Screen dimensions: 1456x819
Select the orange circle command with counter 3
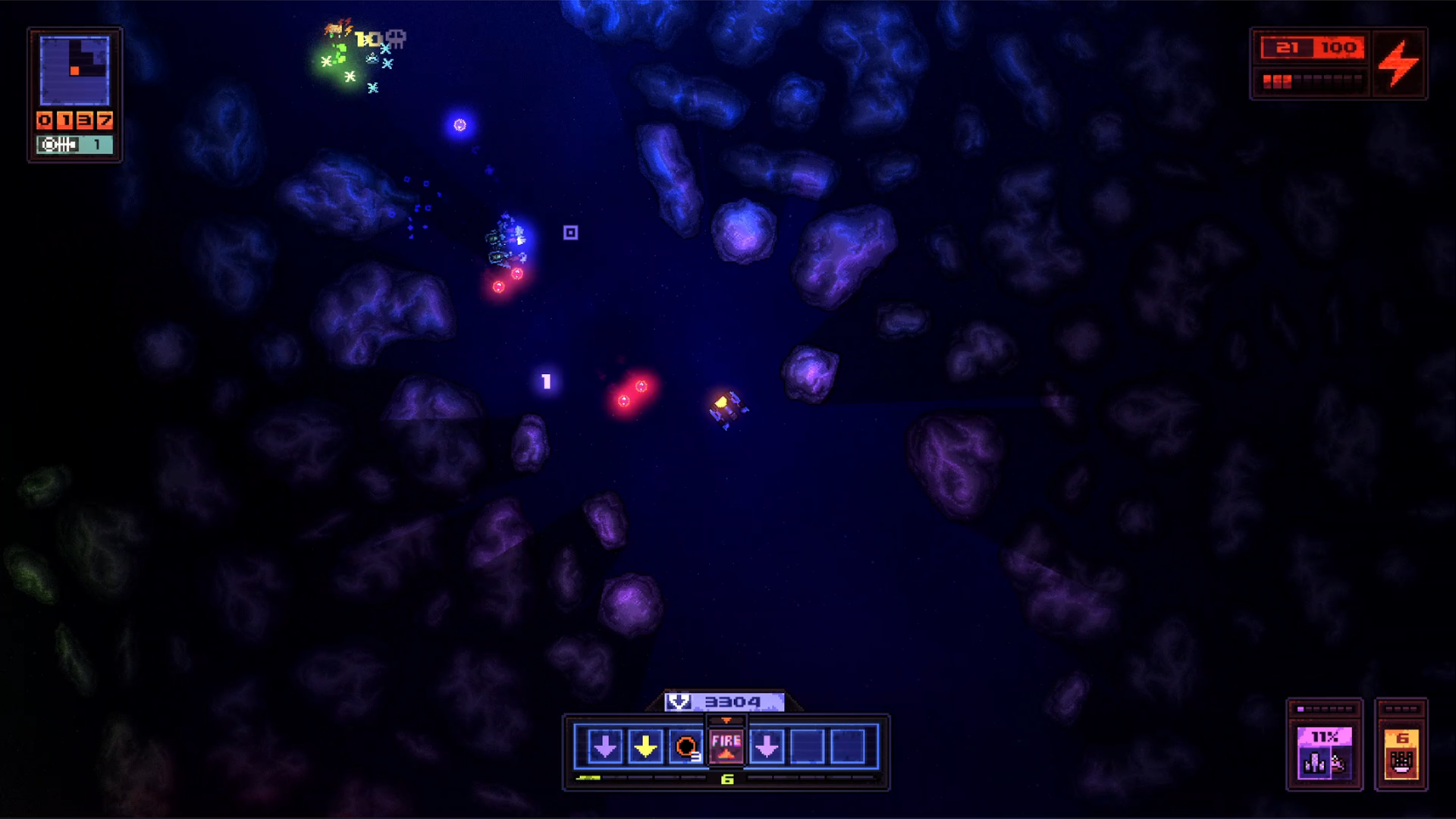pyautogui.click(x=686, y=746)
